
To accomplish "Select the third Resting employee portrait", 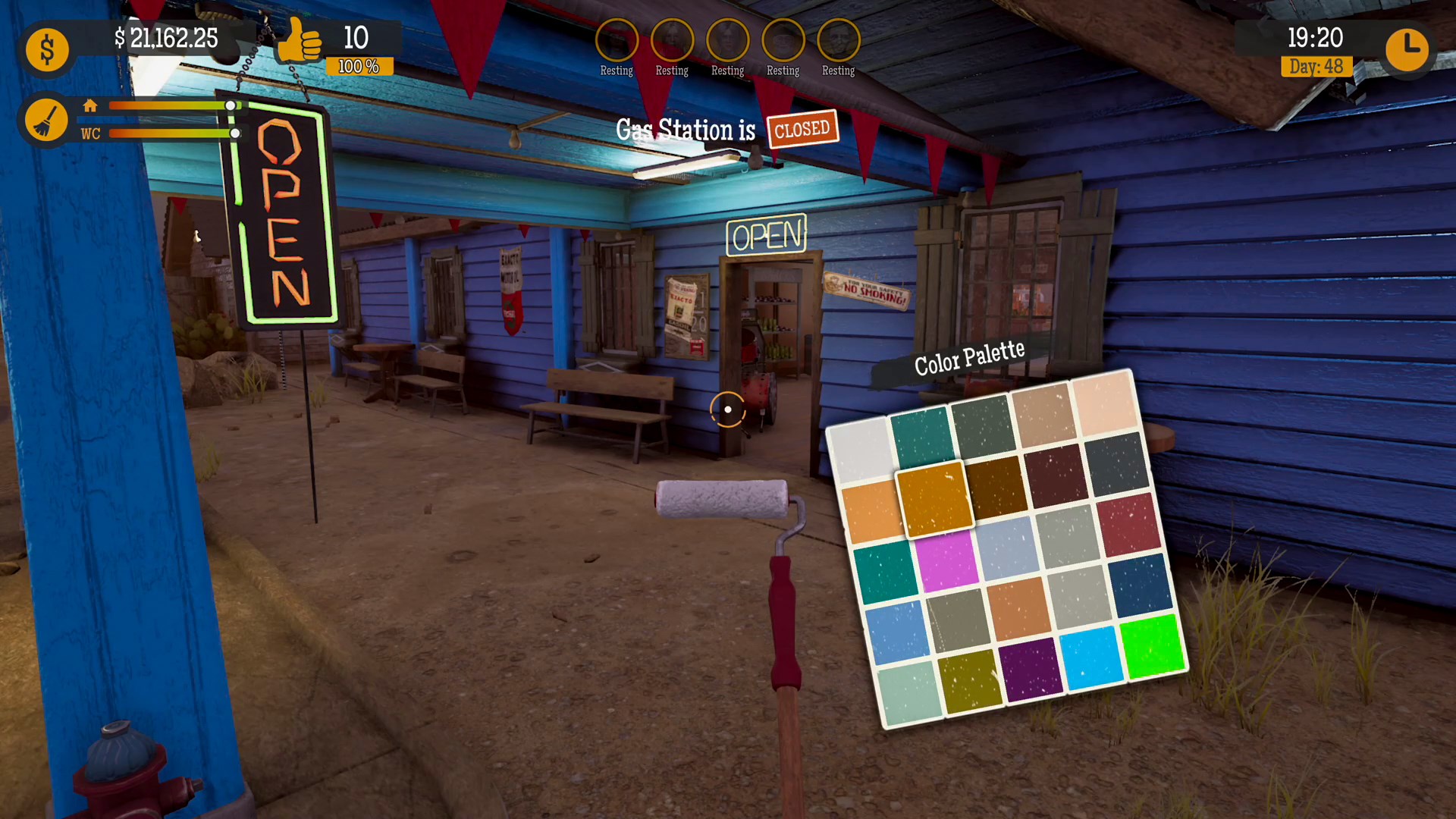I will coord(727,39).
